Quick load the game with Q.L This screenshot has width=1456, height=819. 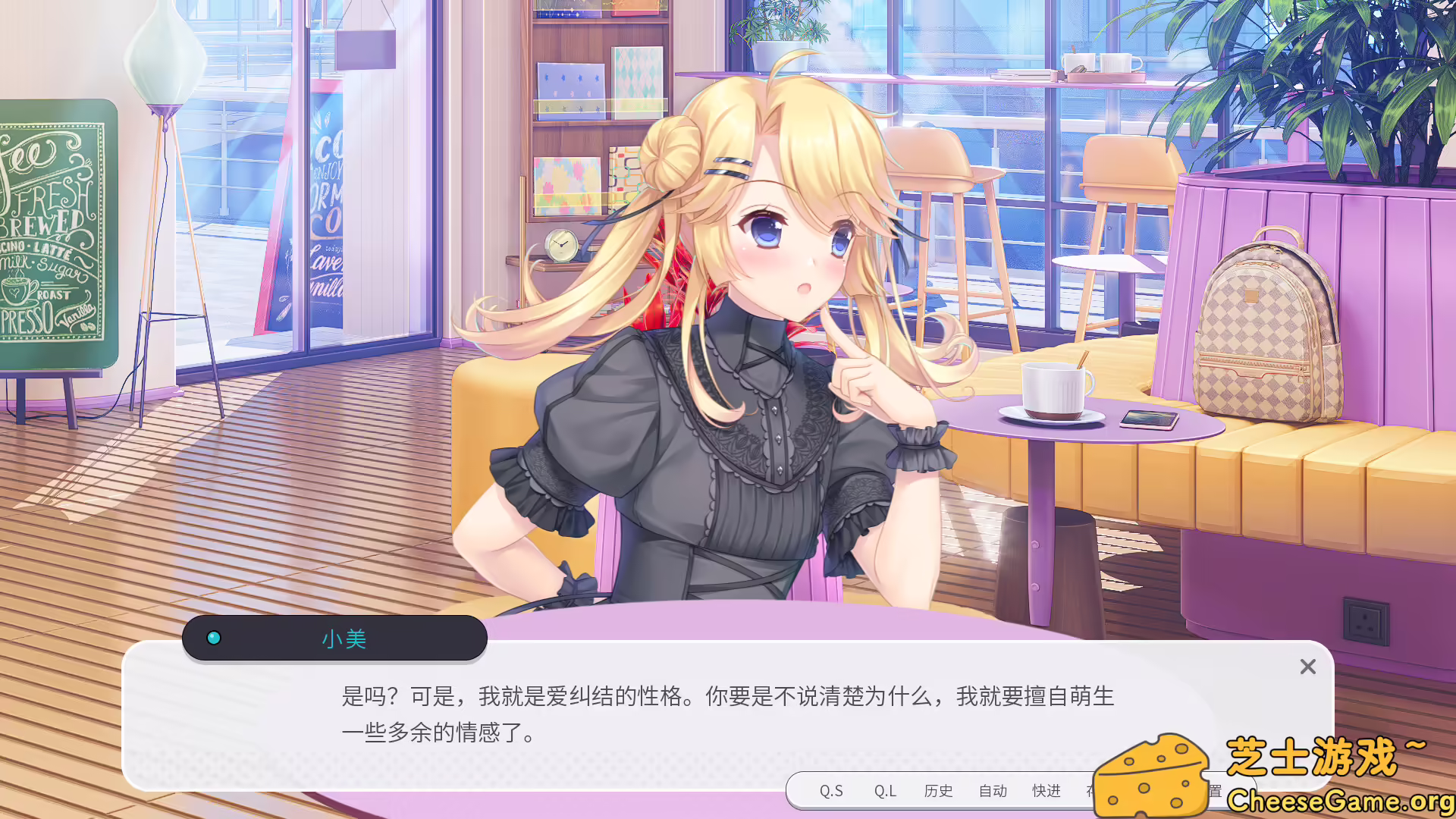pyautogui.click(x=884, y=791)
